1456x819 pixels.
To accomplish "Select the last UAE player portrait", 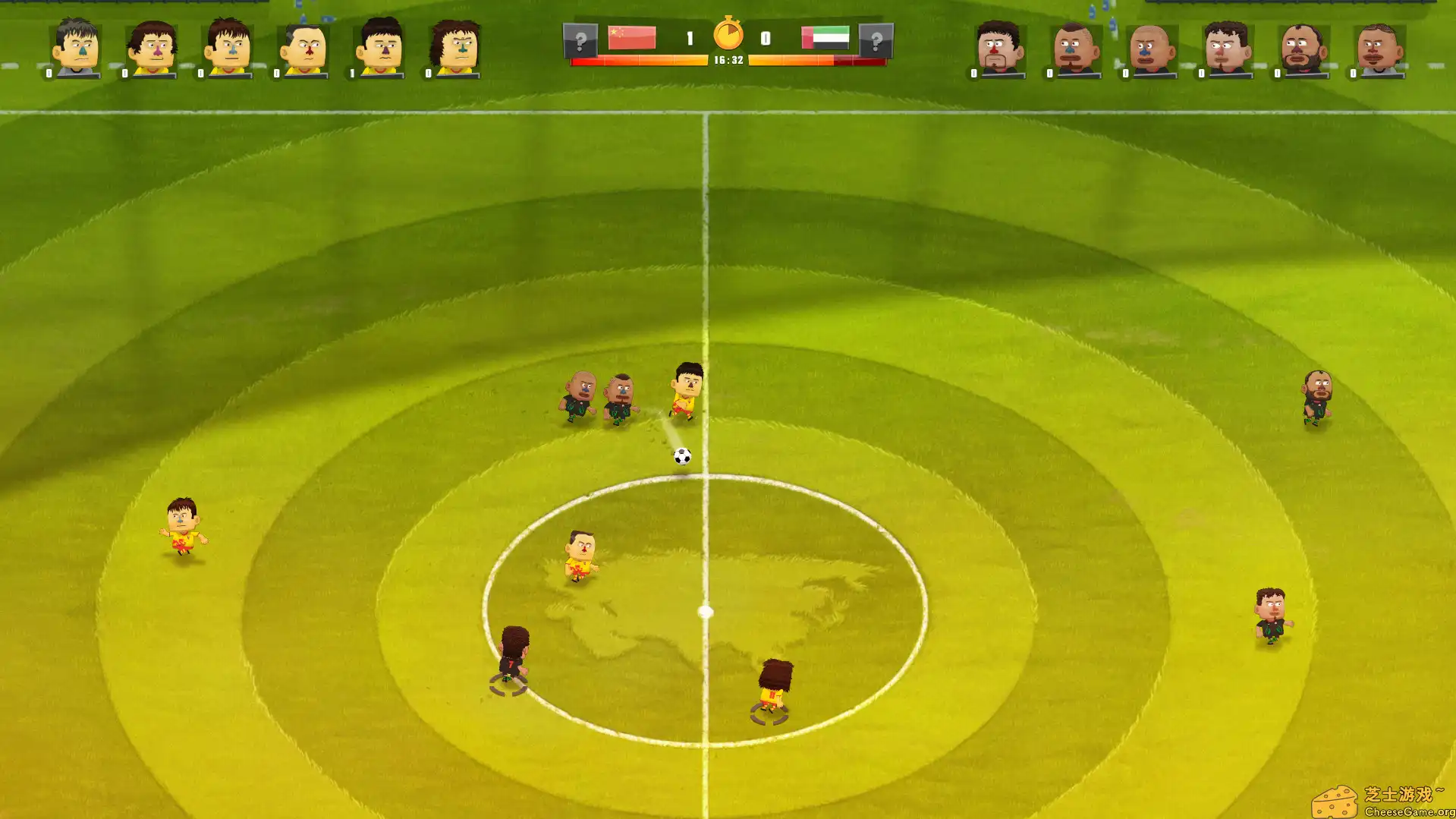I will [x=1379, y=47].
